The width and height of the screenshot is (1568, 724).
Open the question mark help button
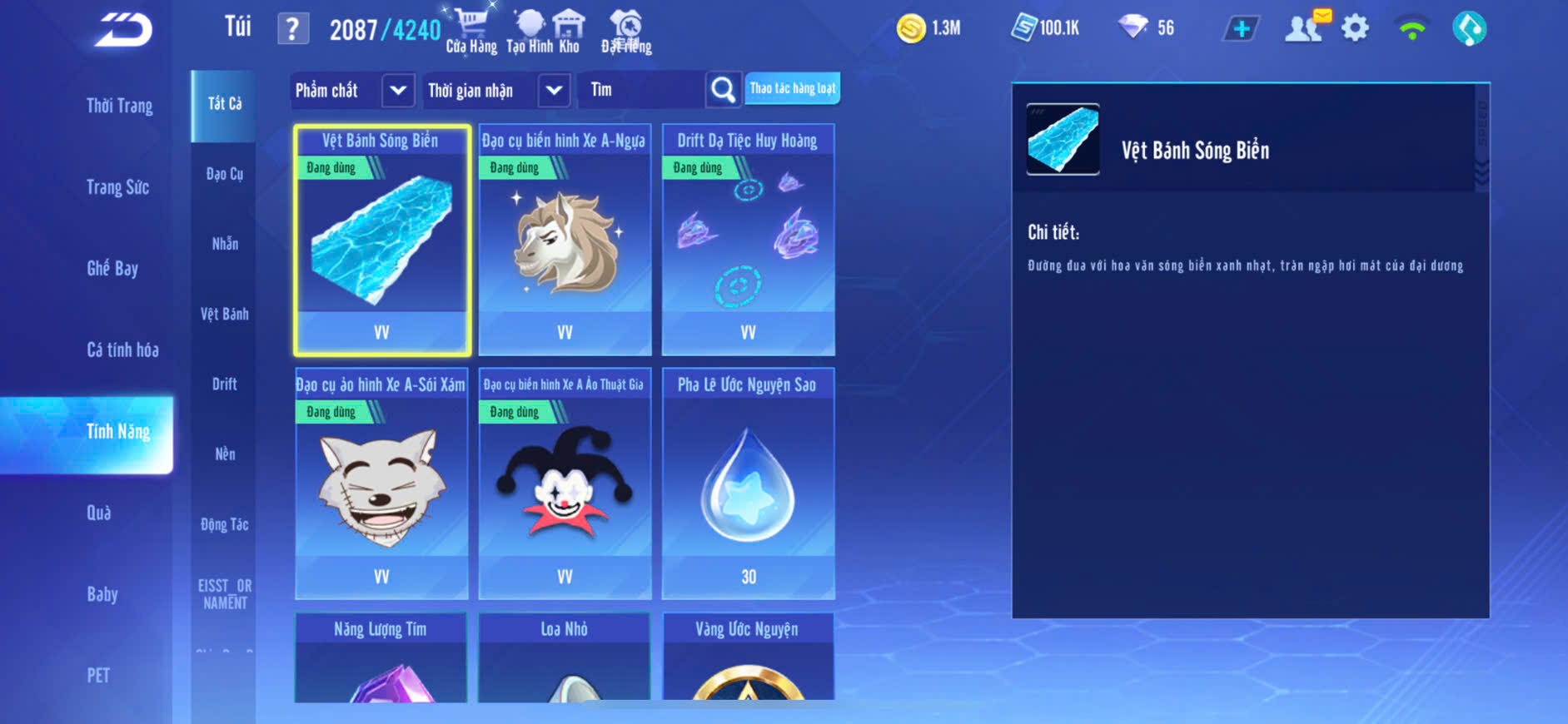click(292, 30)
